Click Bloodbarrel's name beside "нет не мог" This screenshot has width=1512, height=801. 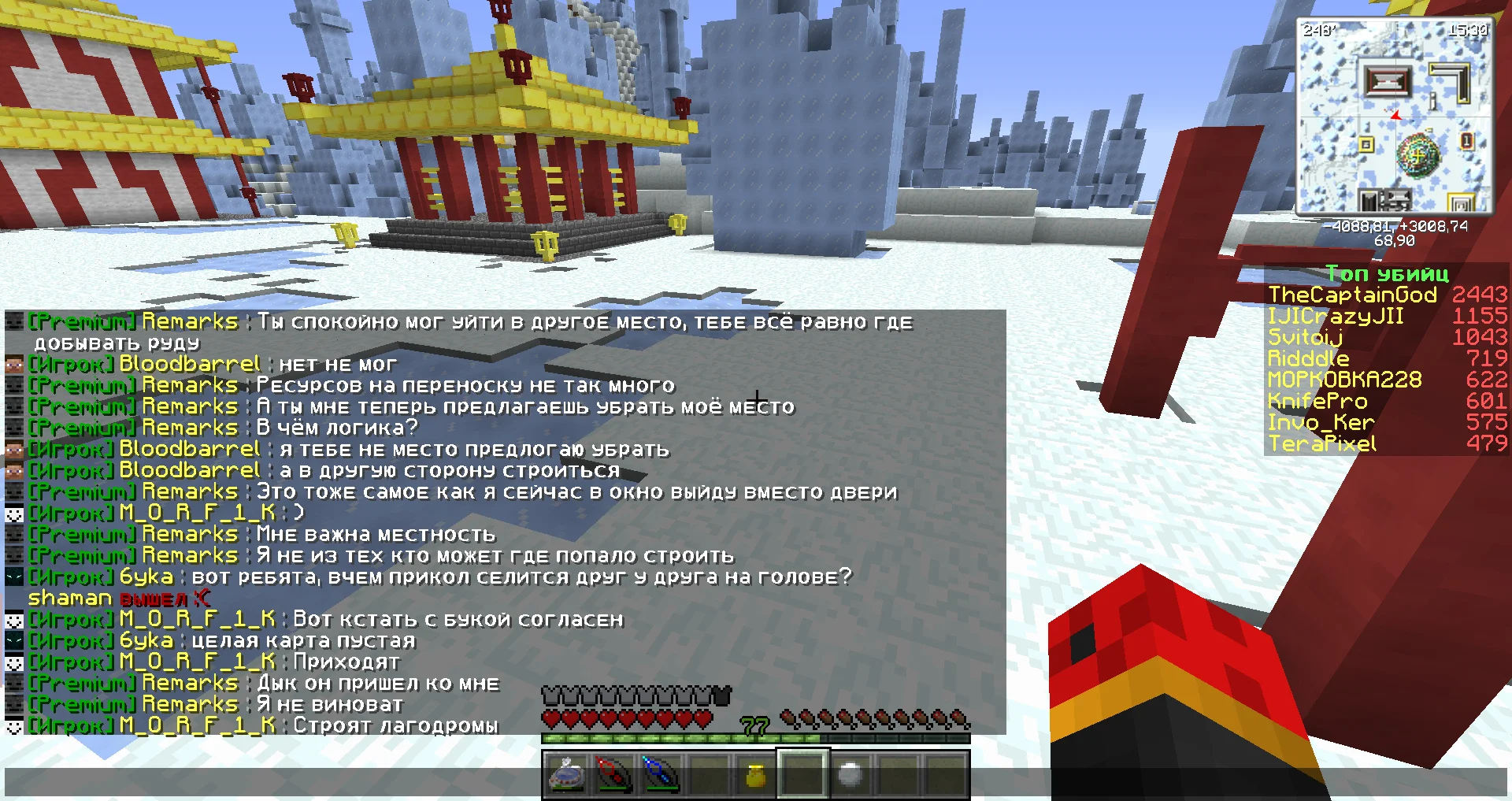coord(189,365)
